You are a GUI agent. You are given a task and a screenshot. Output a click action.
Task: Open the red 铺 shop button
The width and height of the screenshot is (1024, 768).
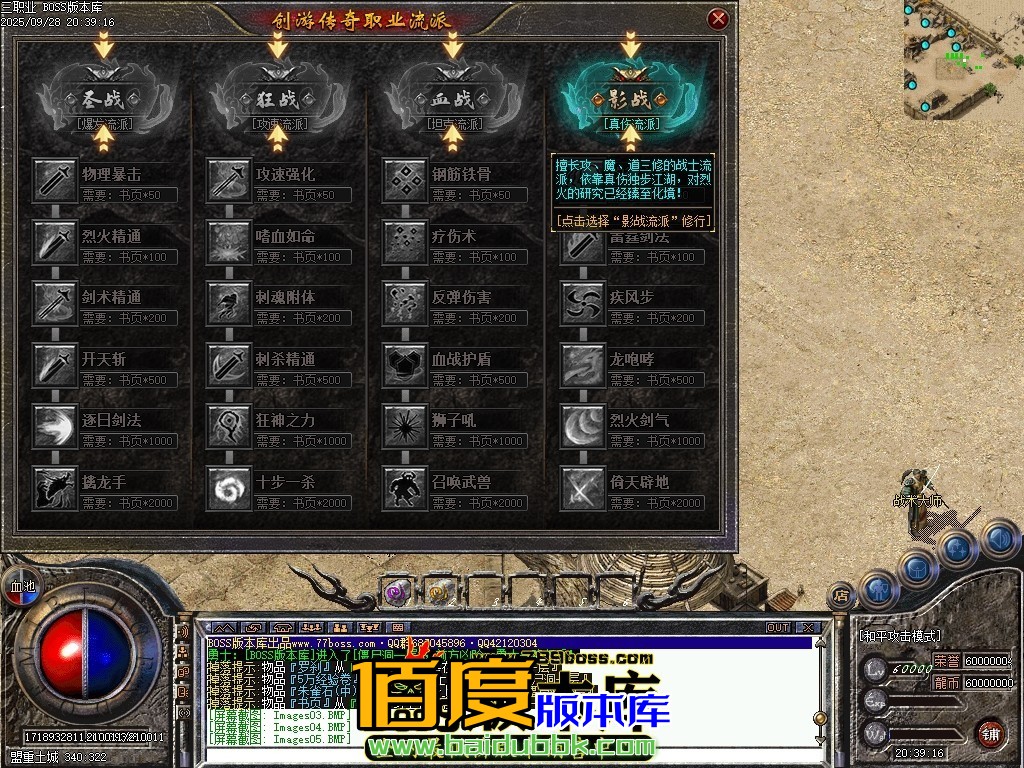pyautogui.click(x=990, y=733)
